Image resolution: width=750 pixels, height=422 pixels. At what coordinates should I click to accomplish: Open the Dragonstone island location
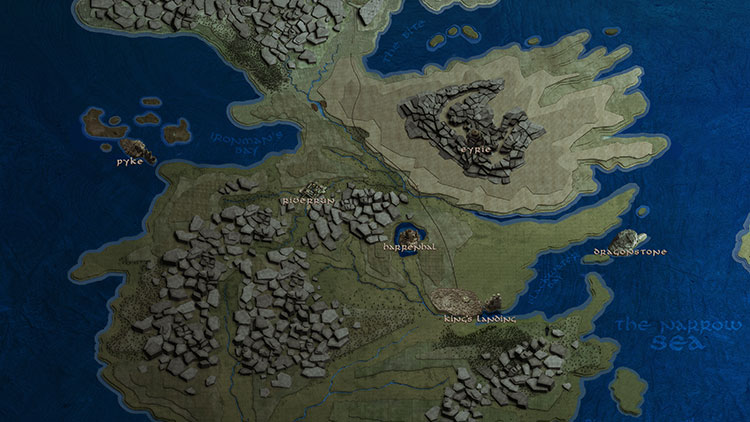click(629, 240)
